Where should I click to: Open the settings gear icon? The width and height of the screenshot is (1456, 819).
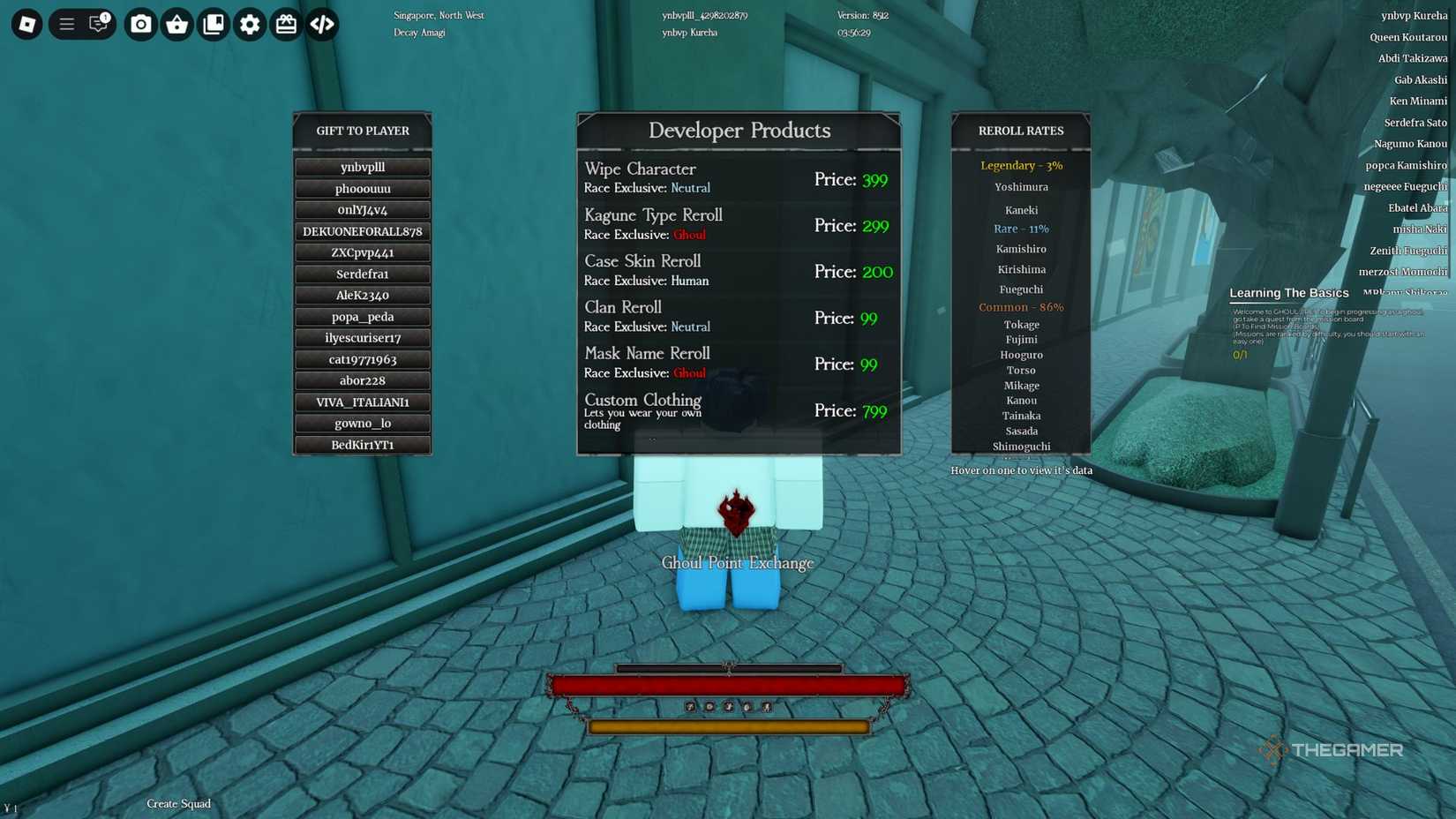[x=250, y=24]
